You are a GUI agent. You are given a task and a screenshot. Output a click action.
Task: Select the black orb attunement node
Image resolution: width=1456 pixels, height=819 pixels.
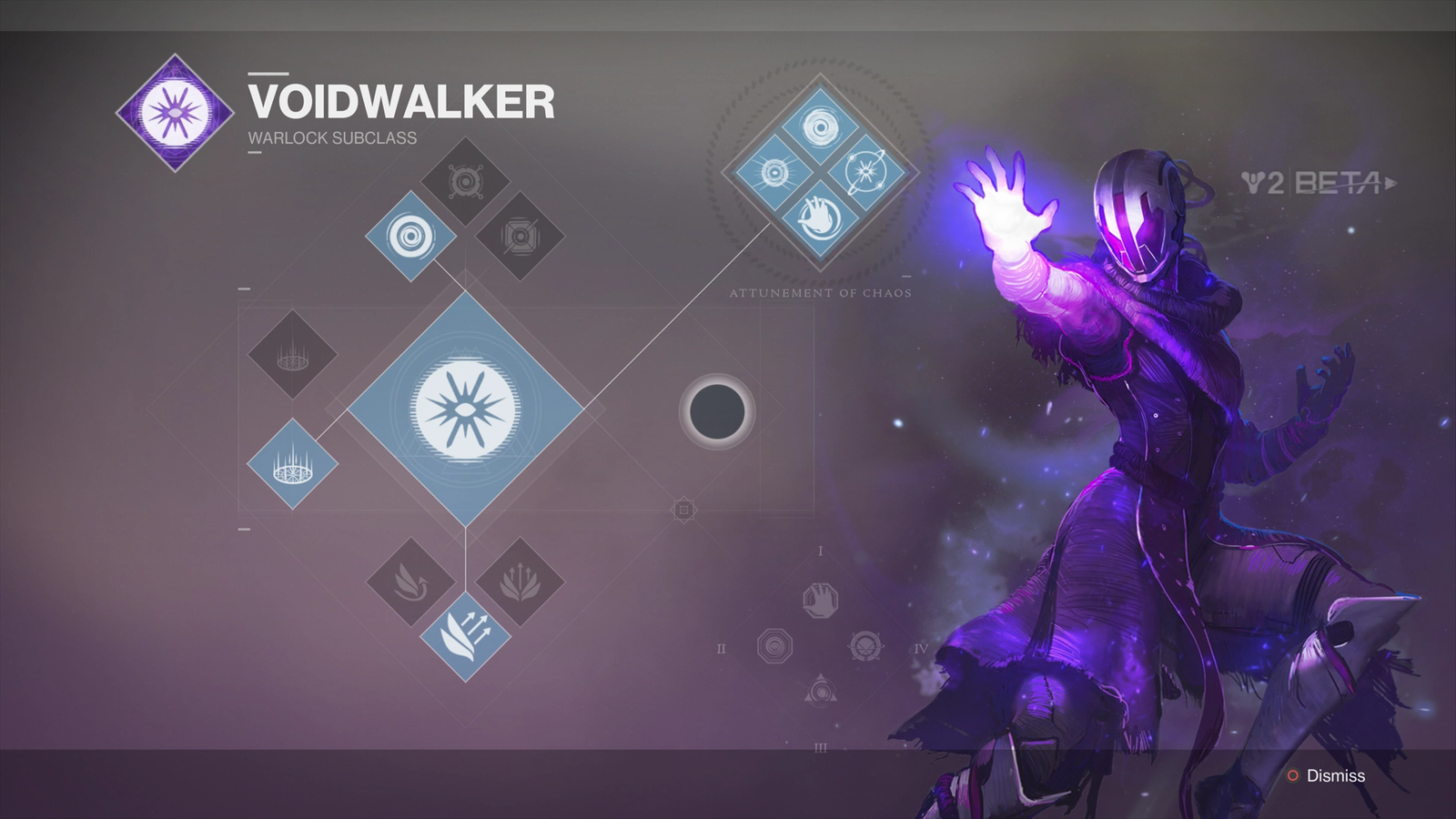pos(717,411)
